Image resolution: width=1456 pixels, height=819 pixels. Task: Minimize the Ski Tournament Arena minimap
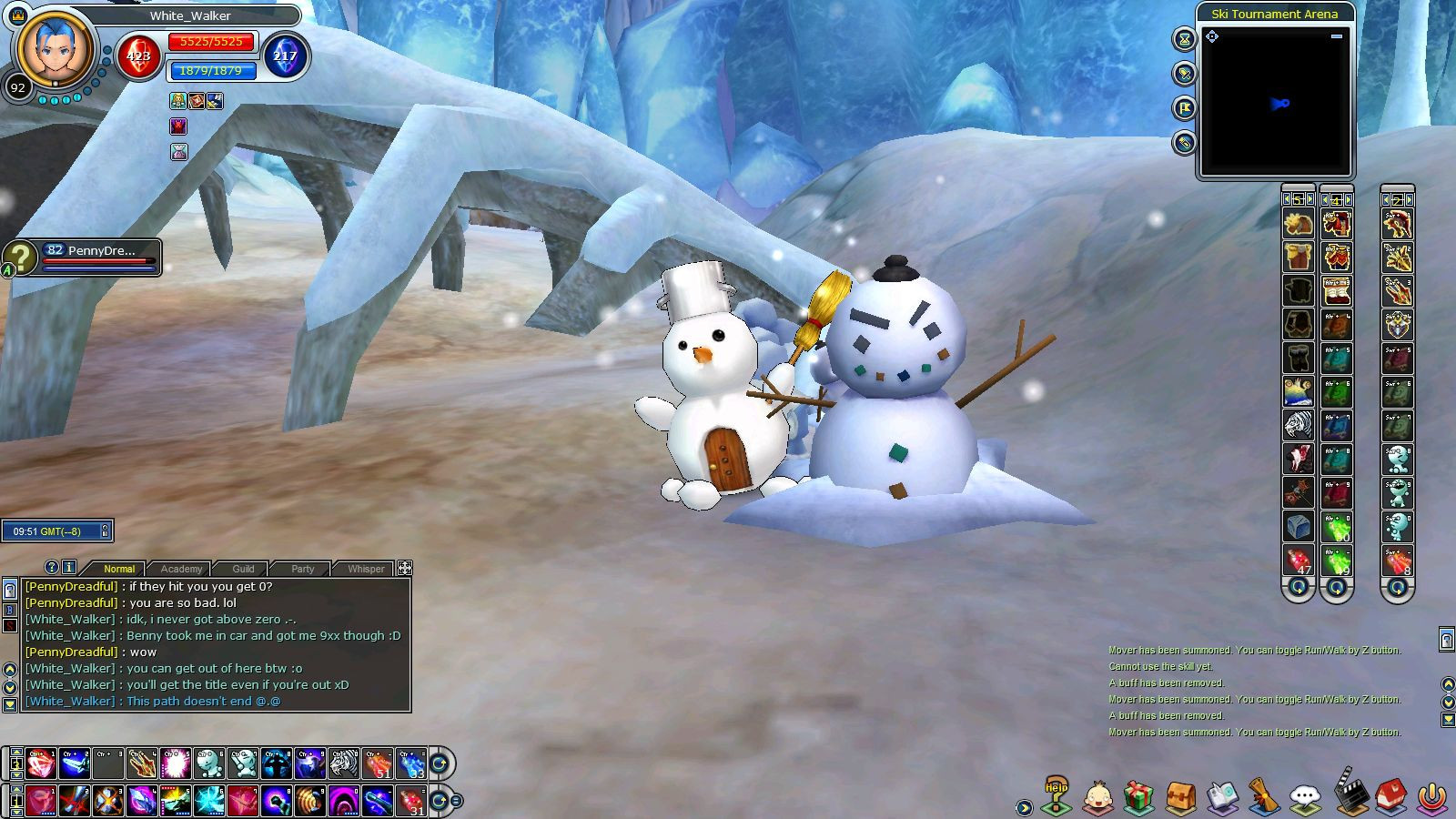pos(1336,36)
